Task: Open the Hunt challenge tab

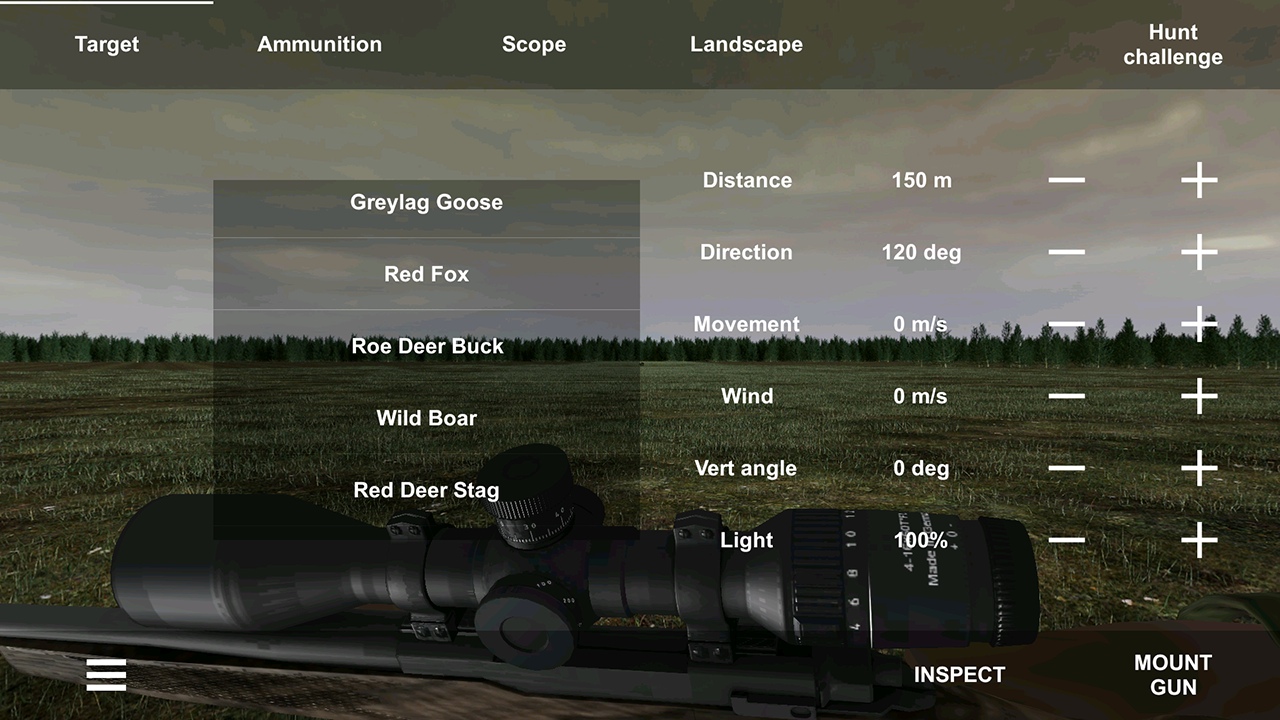Action: pos(1172,45)
